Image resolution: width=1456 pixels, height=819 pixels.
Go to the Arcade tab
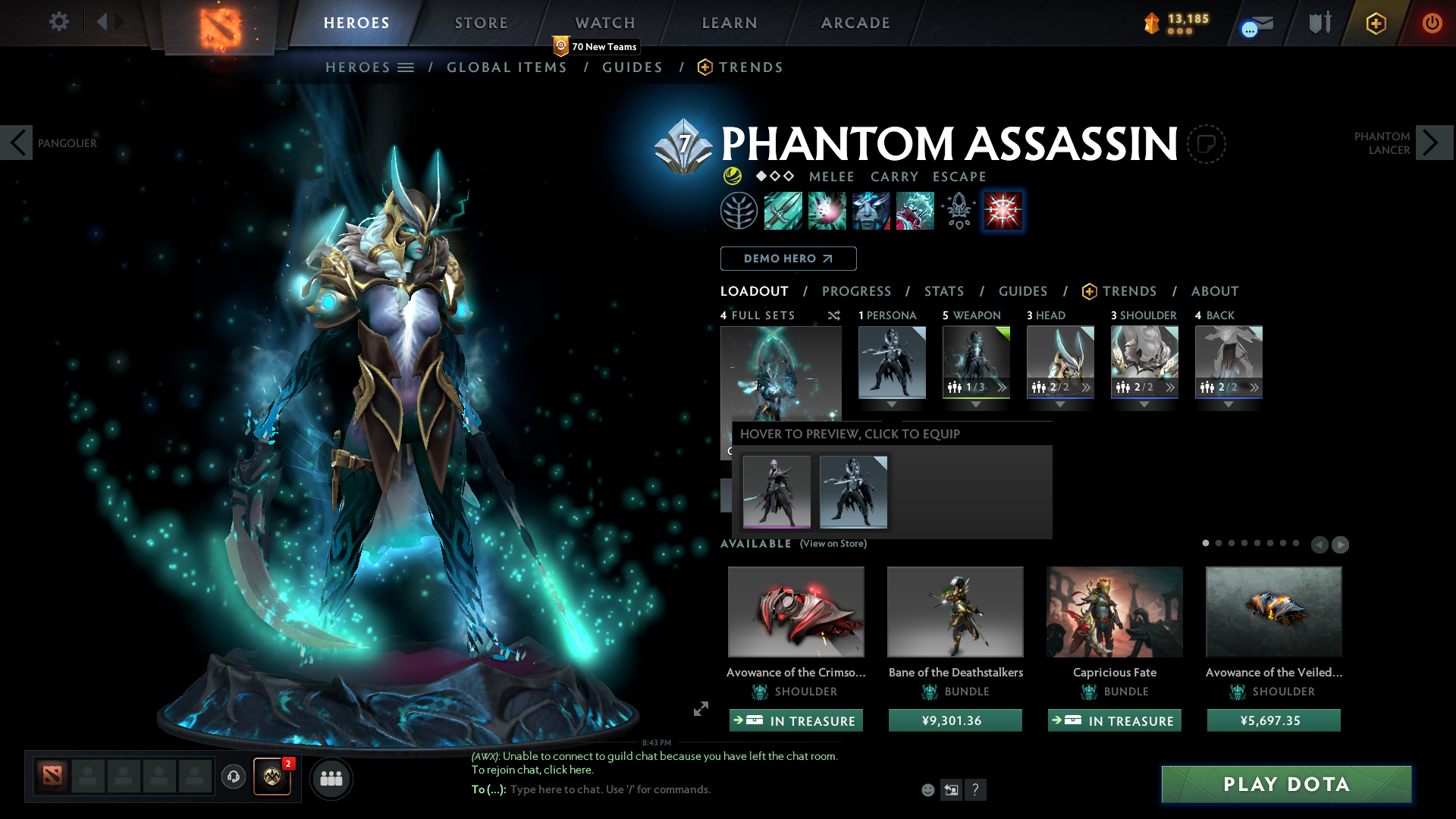[855, 23]
